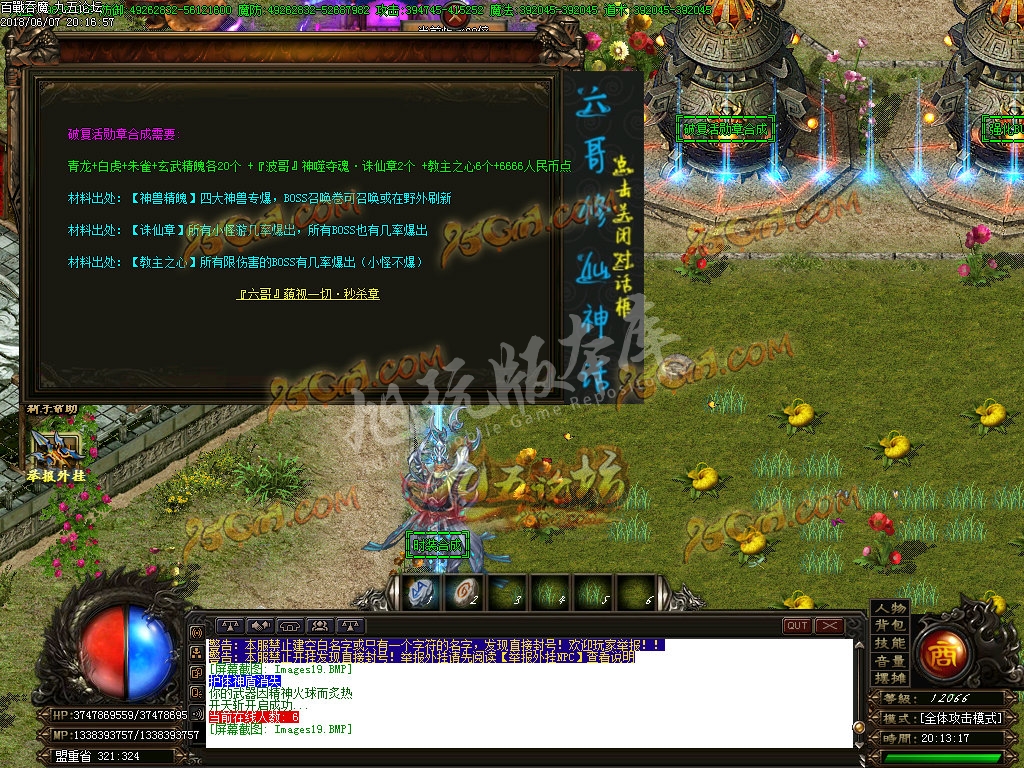The width and height of the screenshot is (1024, 768).
Task: Click the chat message log box
Action: (x=530, y=692)
